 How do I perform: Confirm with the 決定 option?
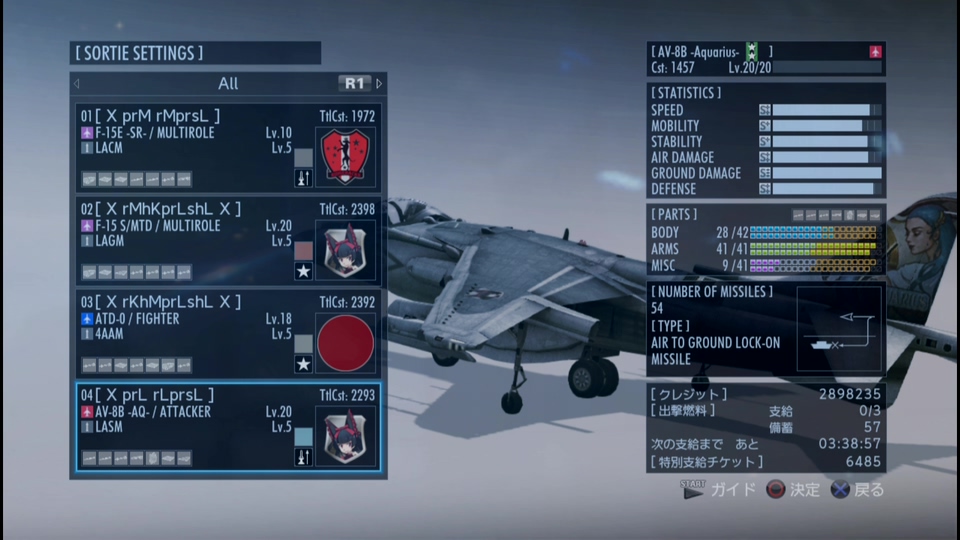coord(793,490)
